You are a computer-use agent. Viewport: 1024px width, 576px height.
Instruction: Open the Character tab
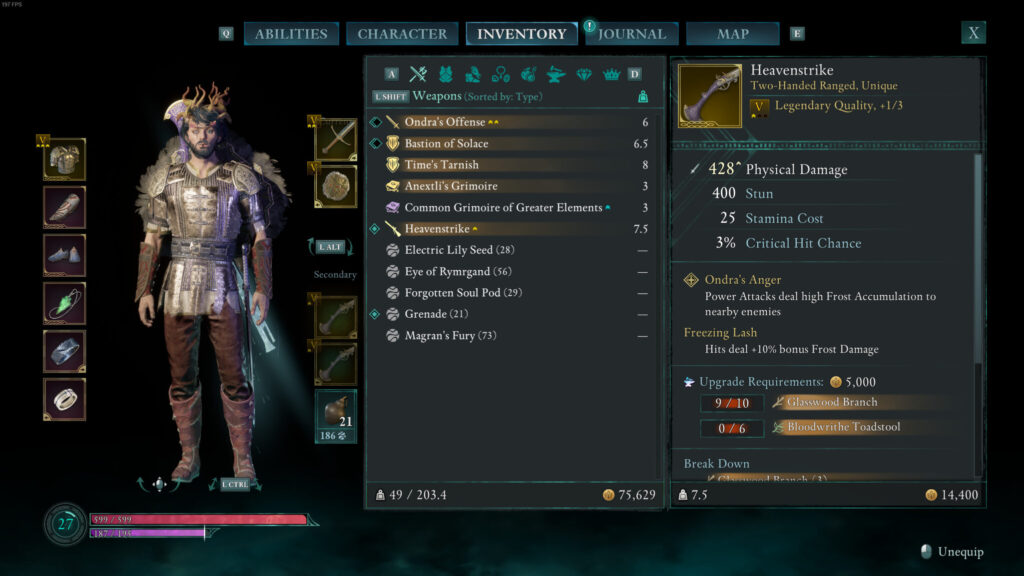click(x=402, y=34)
